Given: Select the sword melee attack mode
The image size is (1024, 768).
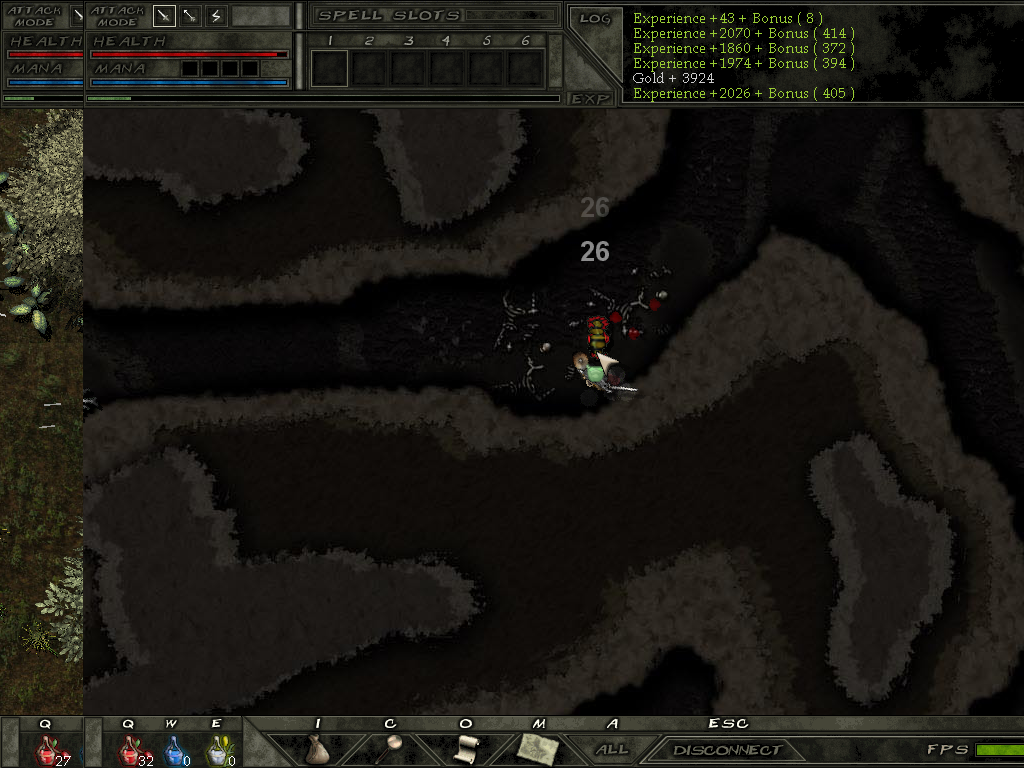Looking at the screenshot, I should [163, 16].
